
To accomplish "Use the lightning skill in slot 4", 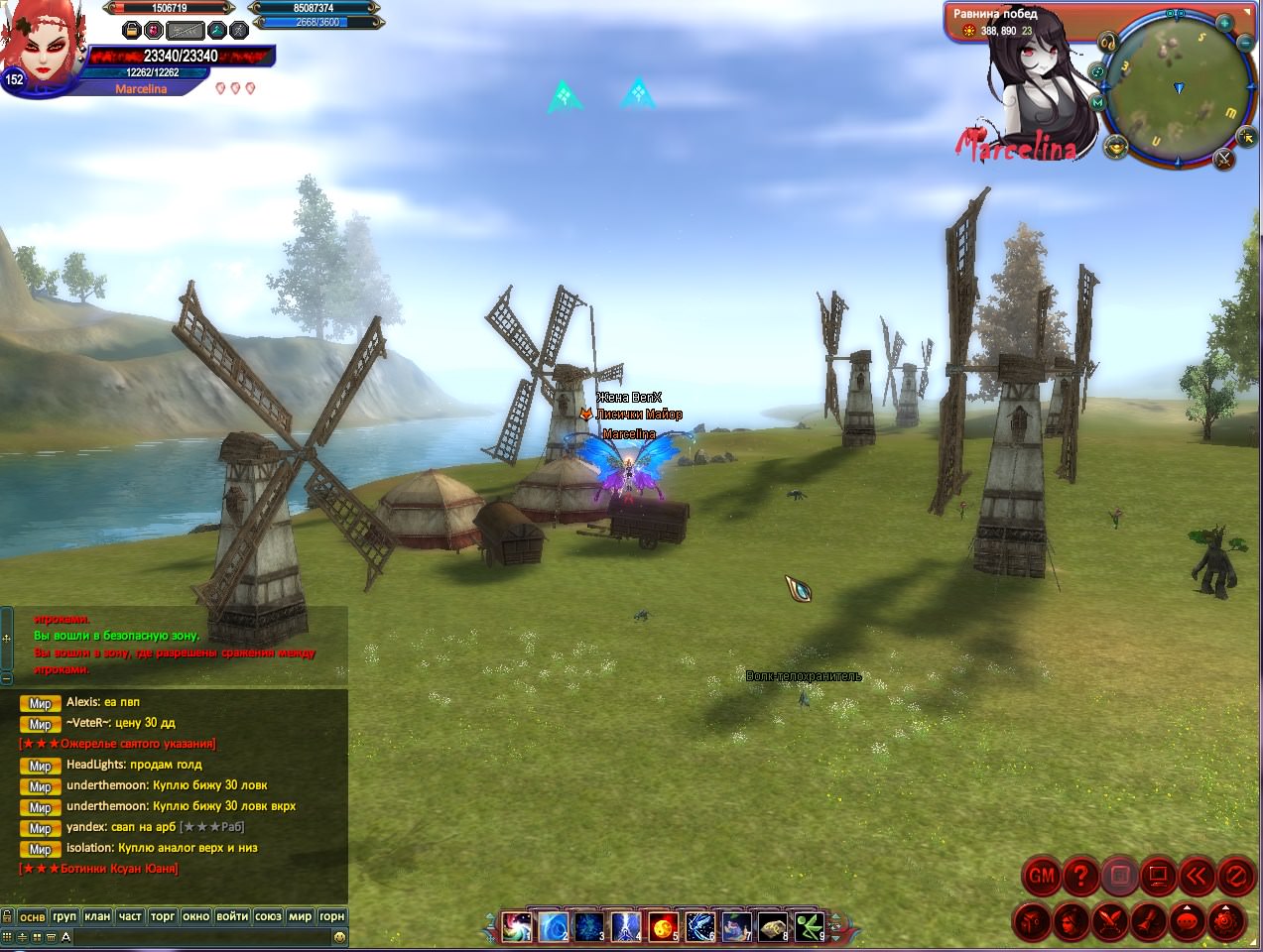I will 625,928.
